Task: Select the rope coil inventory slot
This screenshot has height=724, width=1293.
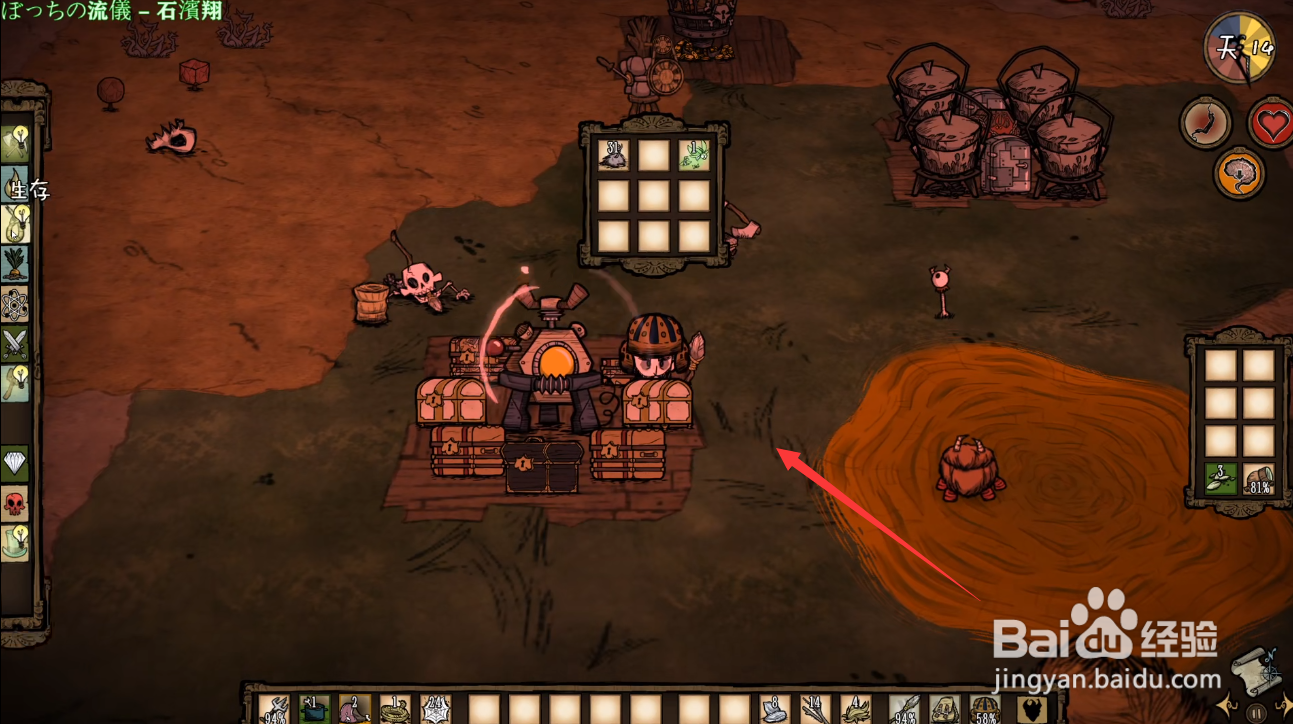Action: 395,709
